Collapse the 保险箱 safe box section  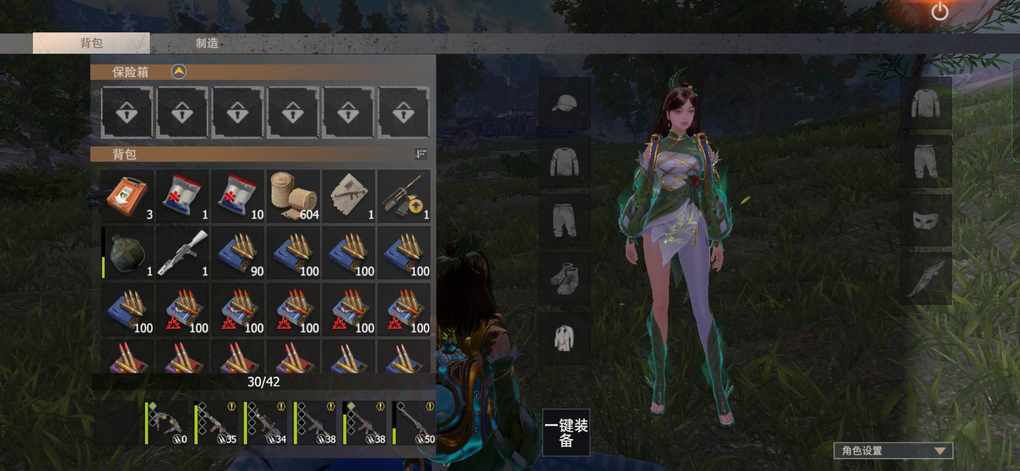[178, 71]
